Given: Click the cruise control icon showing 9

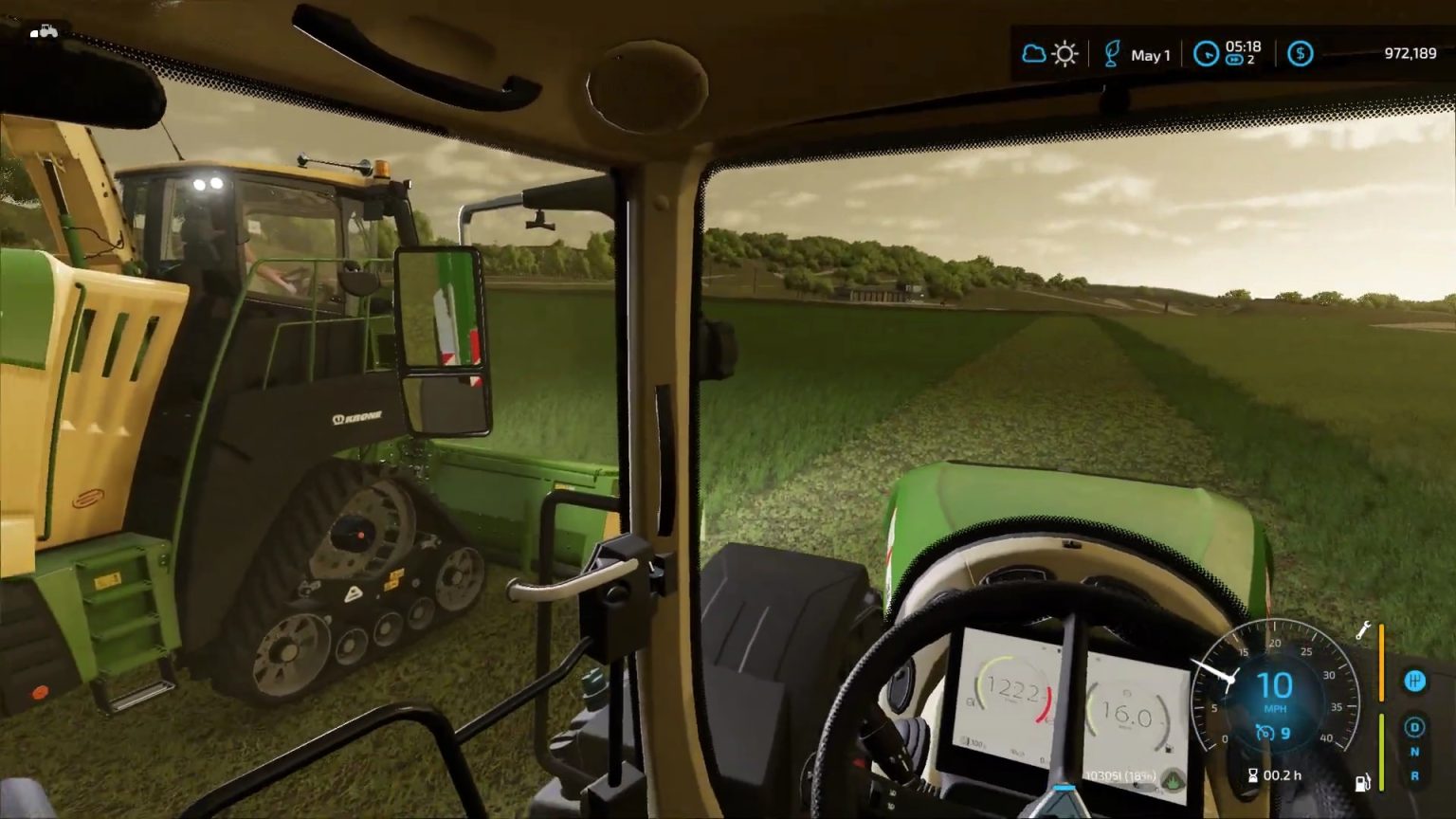Looking at the screenshot, I should (x=1266, y=732).
